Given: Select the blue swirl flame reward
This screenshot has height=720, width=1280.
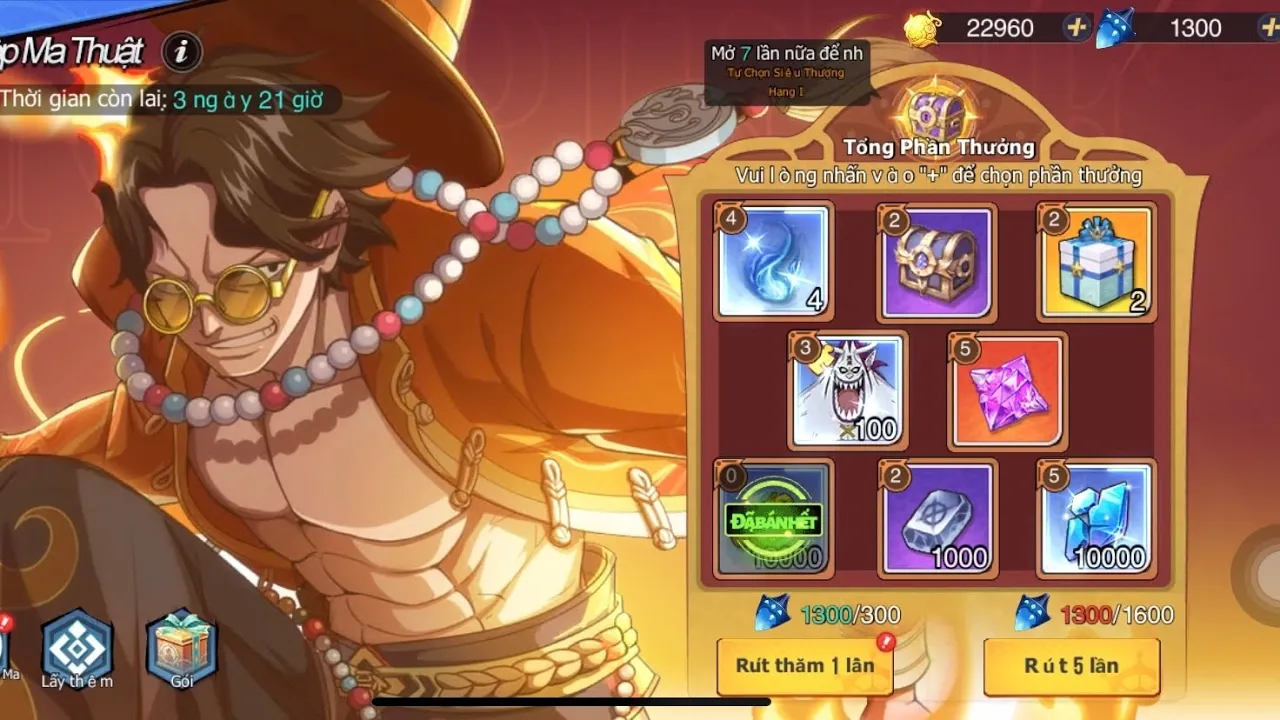Looking at the screenshot, I should [x=774, y=262].
